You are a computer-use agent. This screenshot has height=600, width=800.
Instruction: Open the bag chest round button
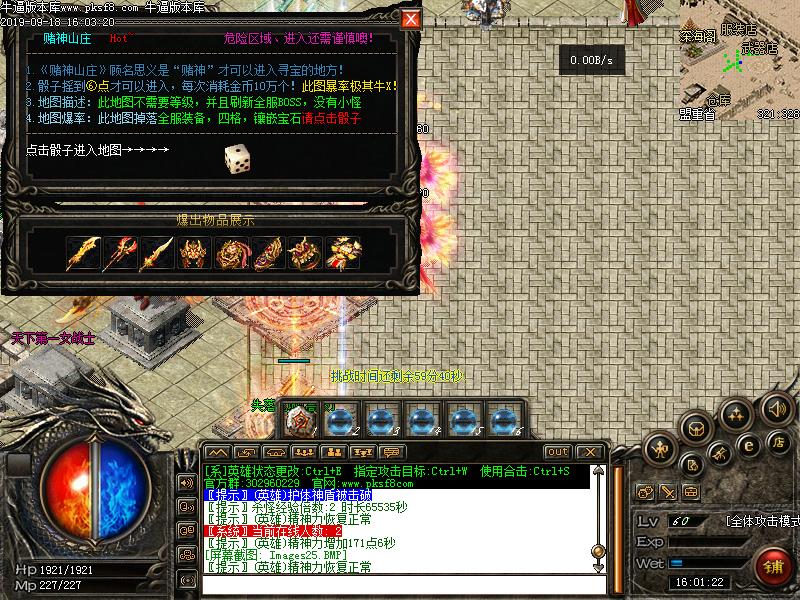pos(697,428)
